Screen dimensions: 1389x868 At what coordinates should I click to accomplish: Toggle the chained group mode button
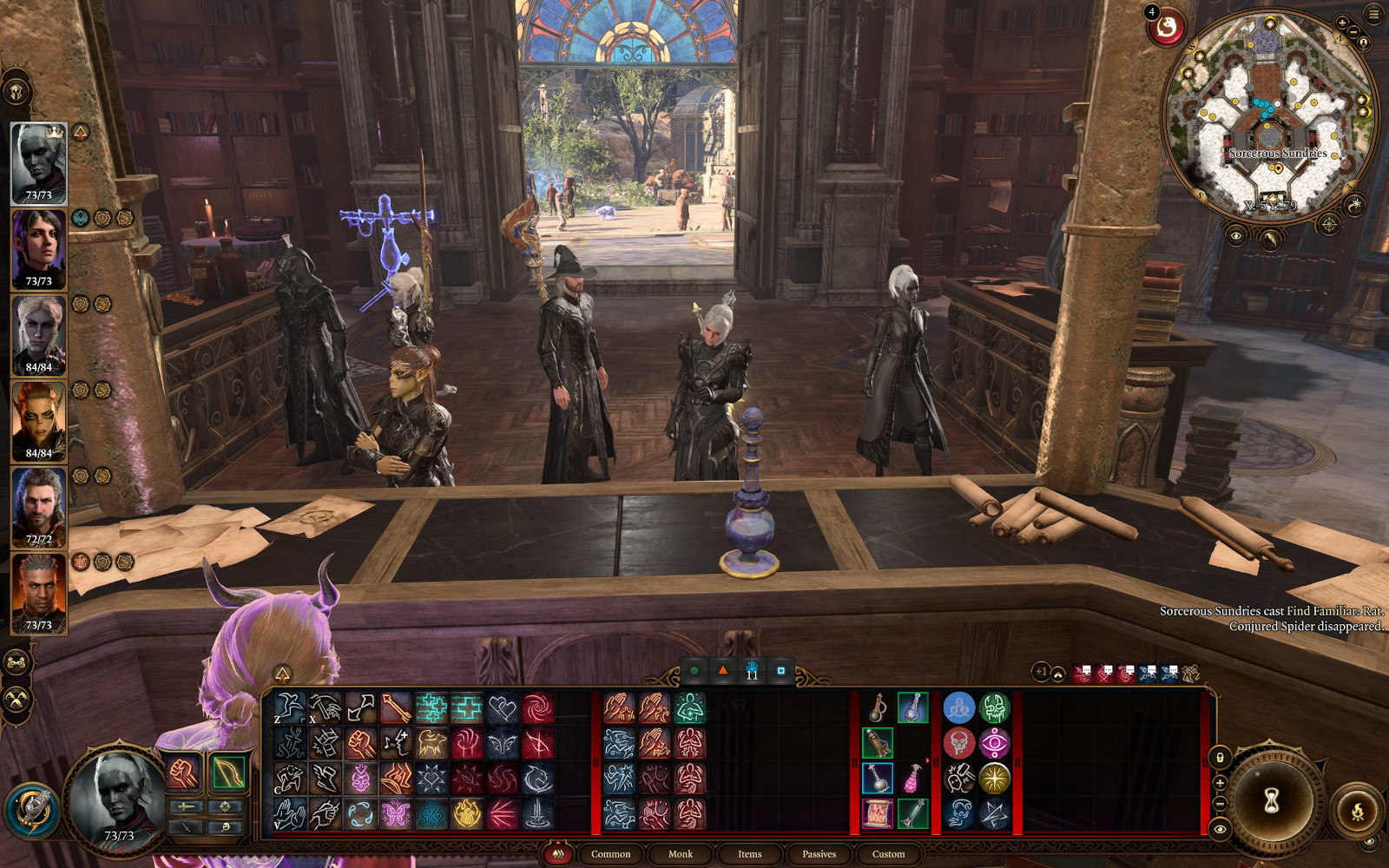[x=16, y=663]
